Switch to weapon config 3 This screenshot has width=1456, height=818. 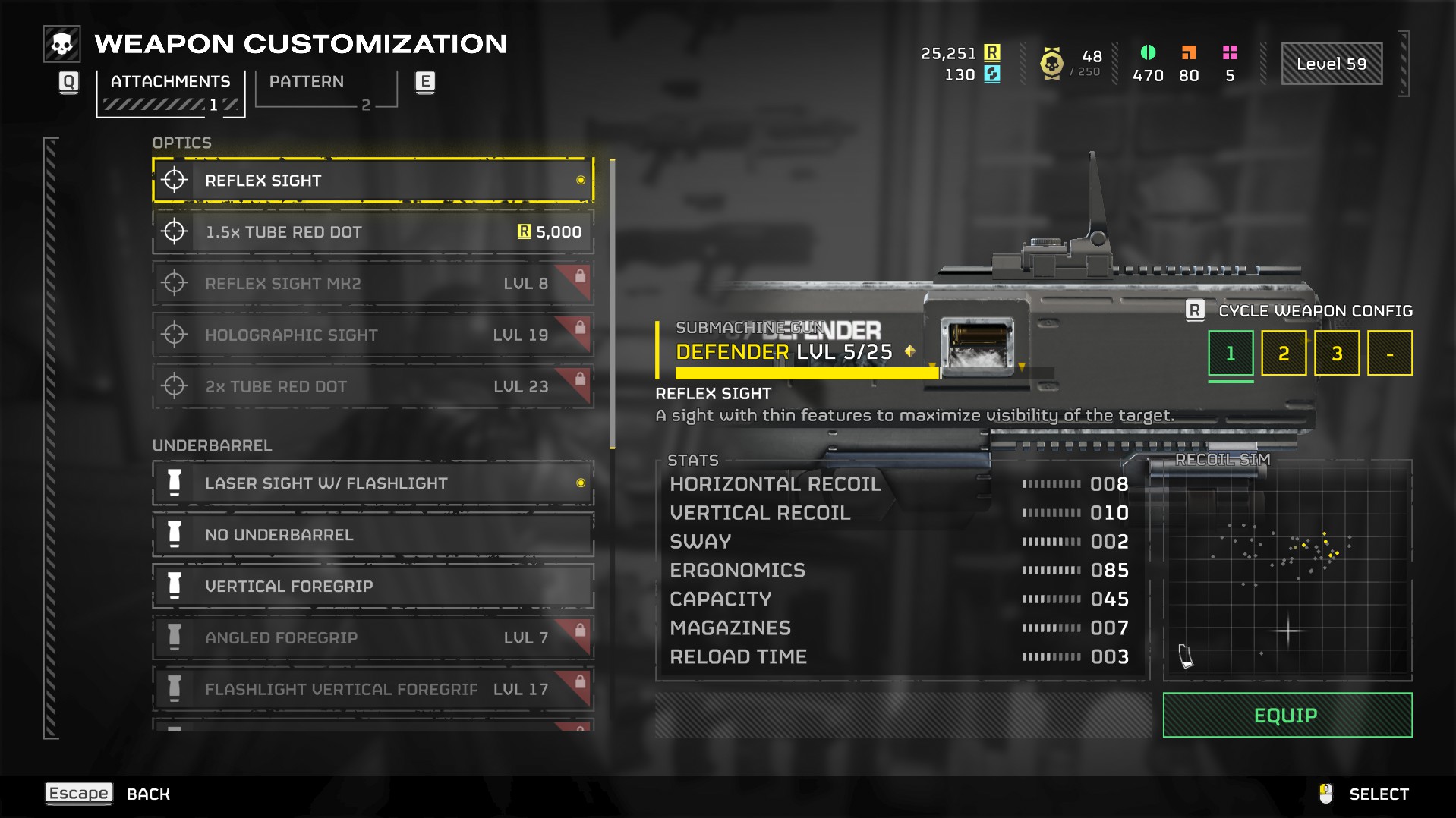(1336, 354)
